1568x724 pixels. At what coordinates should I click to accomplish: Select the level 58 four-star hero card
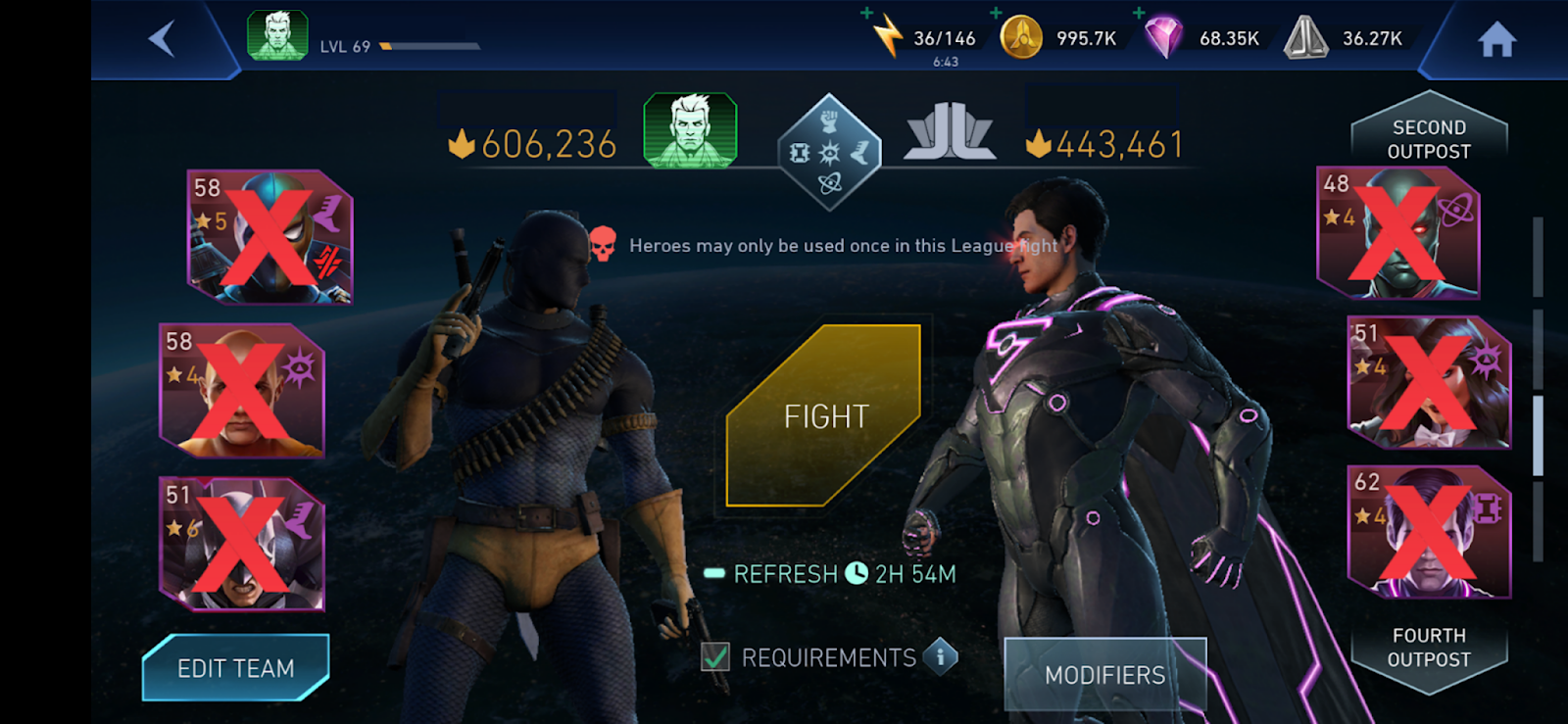click(x=242, y=390)
